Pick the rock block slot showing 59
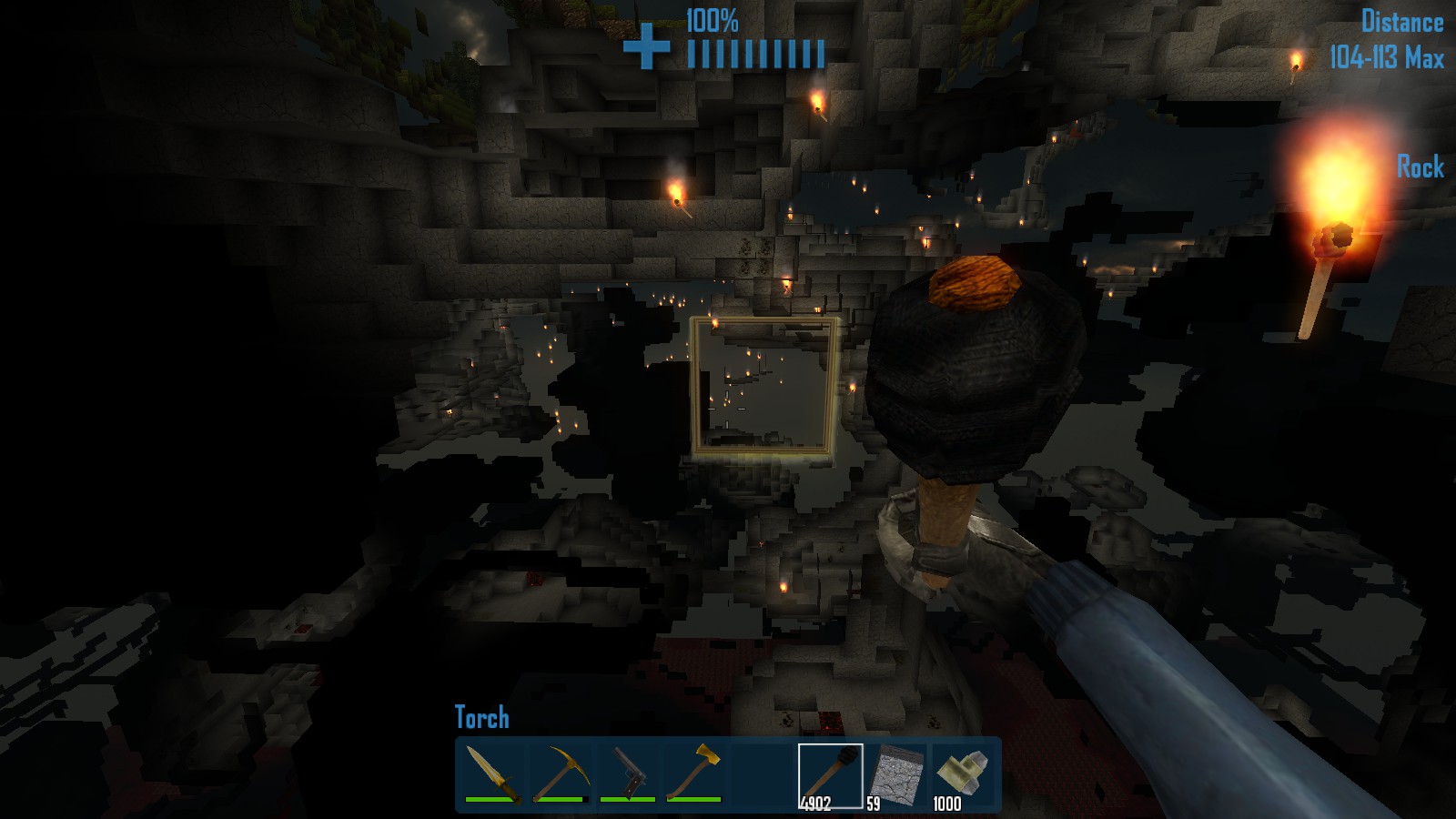 [x=897, y=775]
